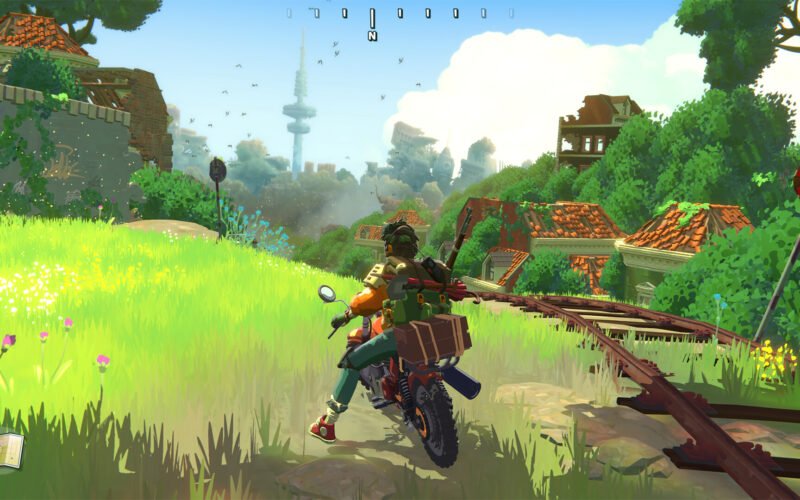This screenshot has height=500, width=800.
Task: Open the folded map icon
Action: point(9,449)
